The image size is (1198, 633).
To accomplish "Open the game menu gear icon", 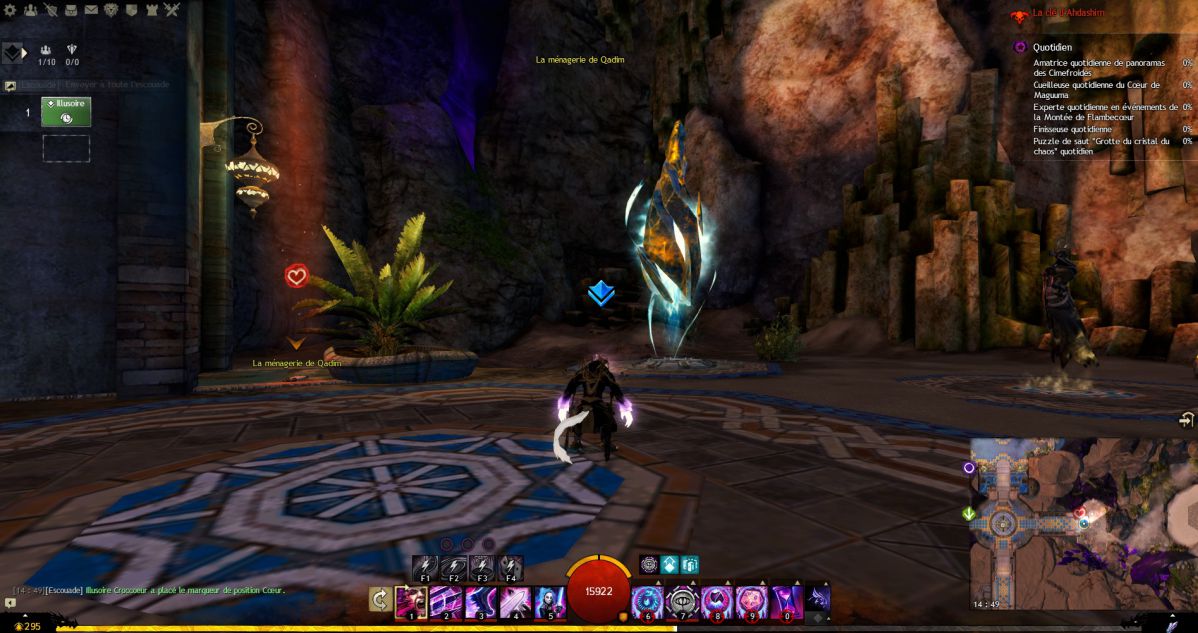I will click(10, 10).
